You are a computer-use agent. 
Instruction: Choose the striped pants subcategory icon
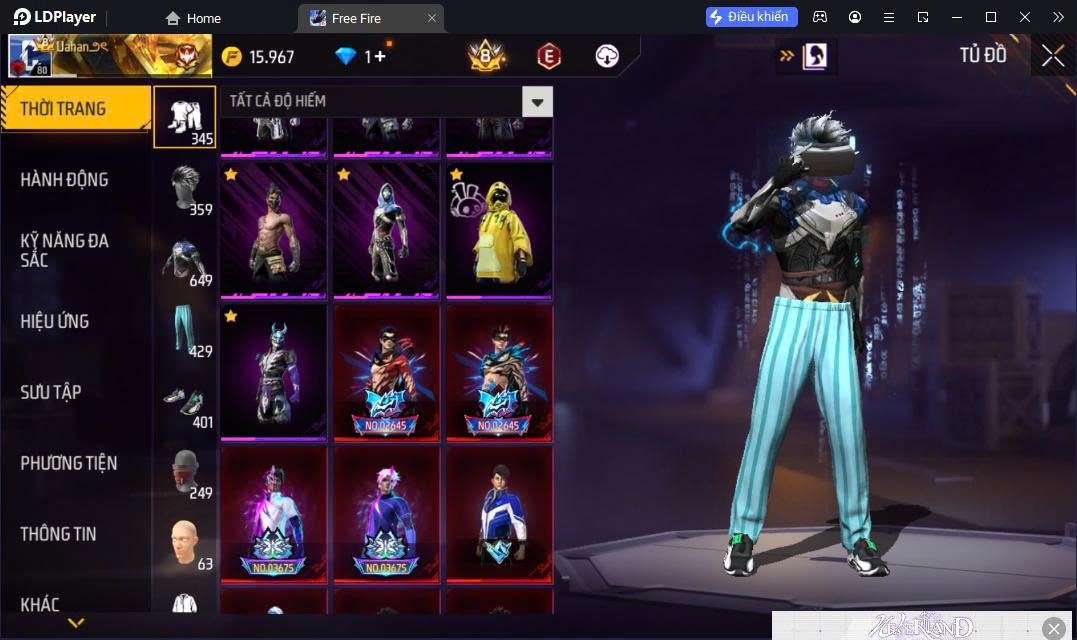click(185, 330)
